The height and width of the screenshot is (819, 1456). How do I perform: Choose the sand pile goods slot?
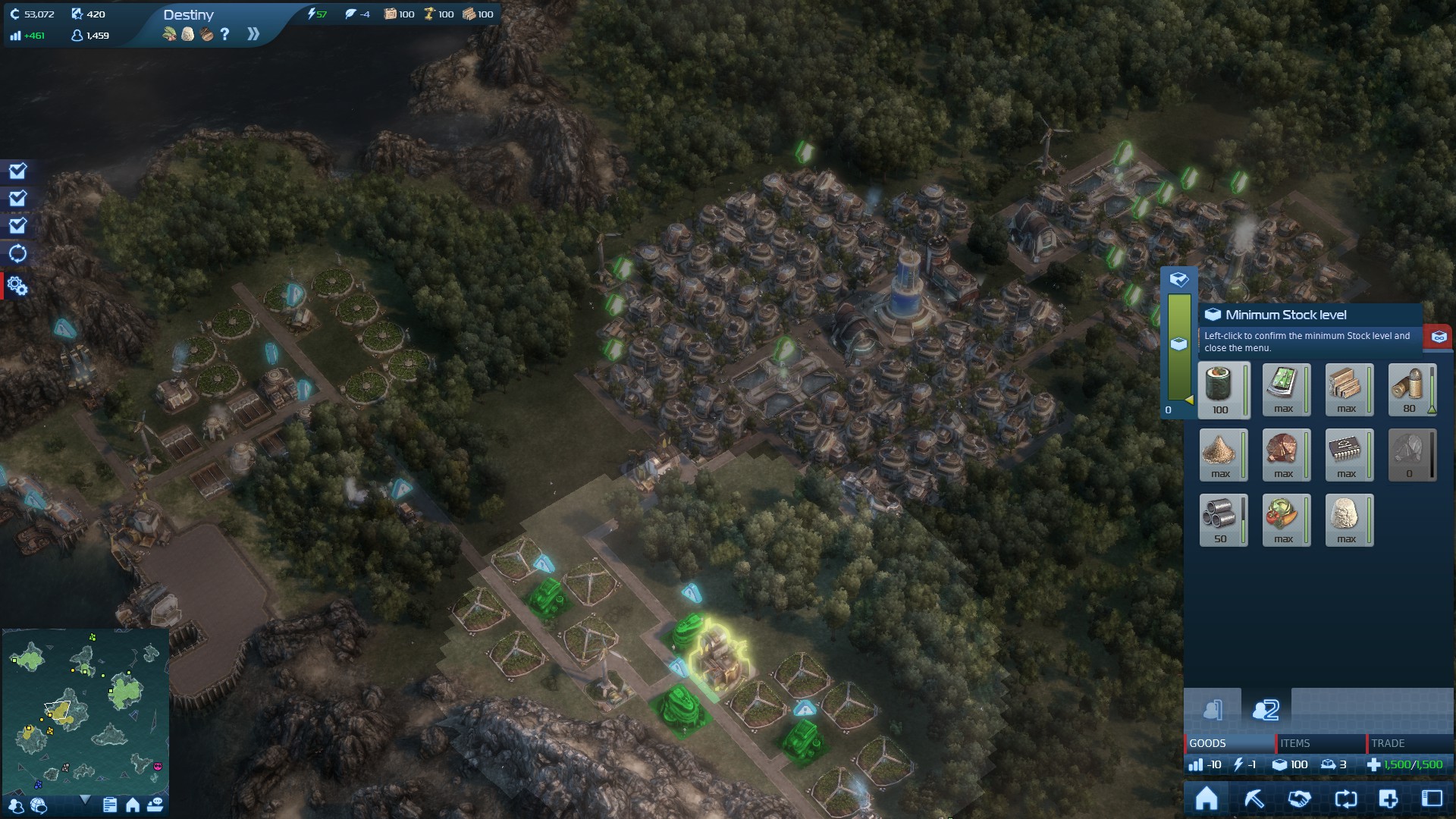tap(1222, 454)
